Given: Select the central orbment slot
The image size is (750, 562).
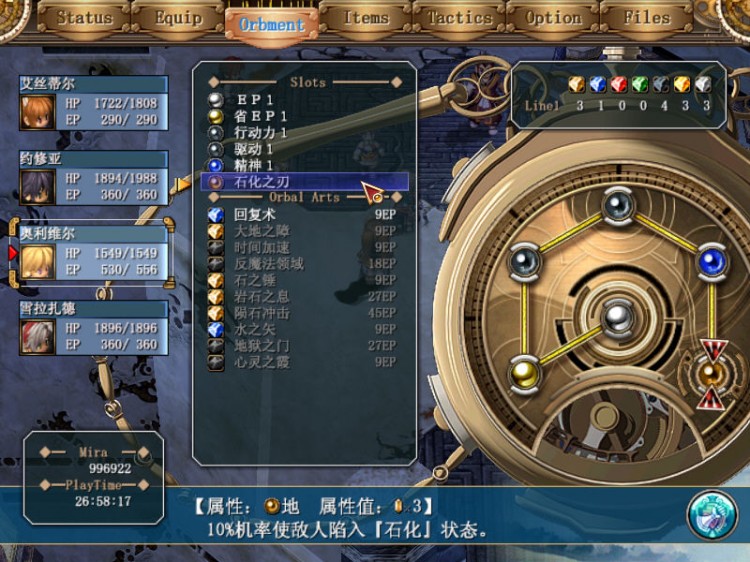Looking at the screenshot, I should click(x=617, y=320).
